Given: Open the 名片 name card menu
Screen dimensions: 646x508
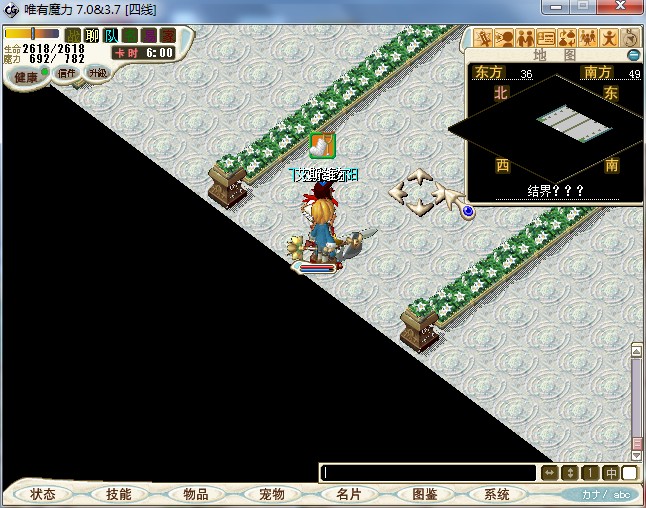Looking at the screenshot, I should point(348,494).
